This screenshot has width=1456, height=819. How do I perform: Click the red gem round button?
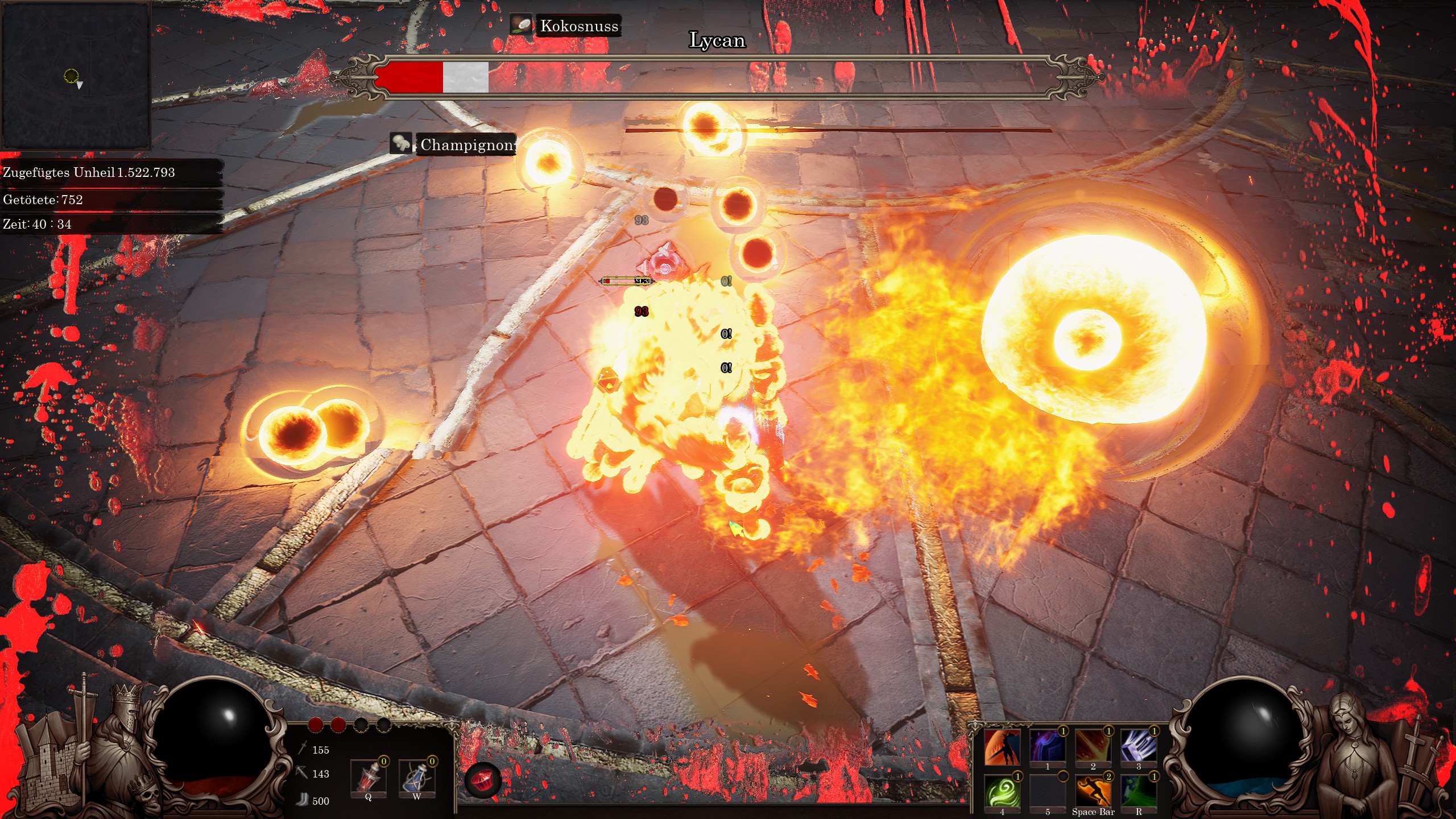click(483, 780)
